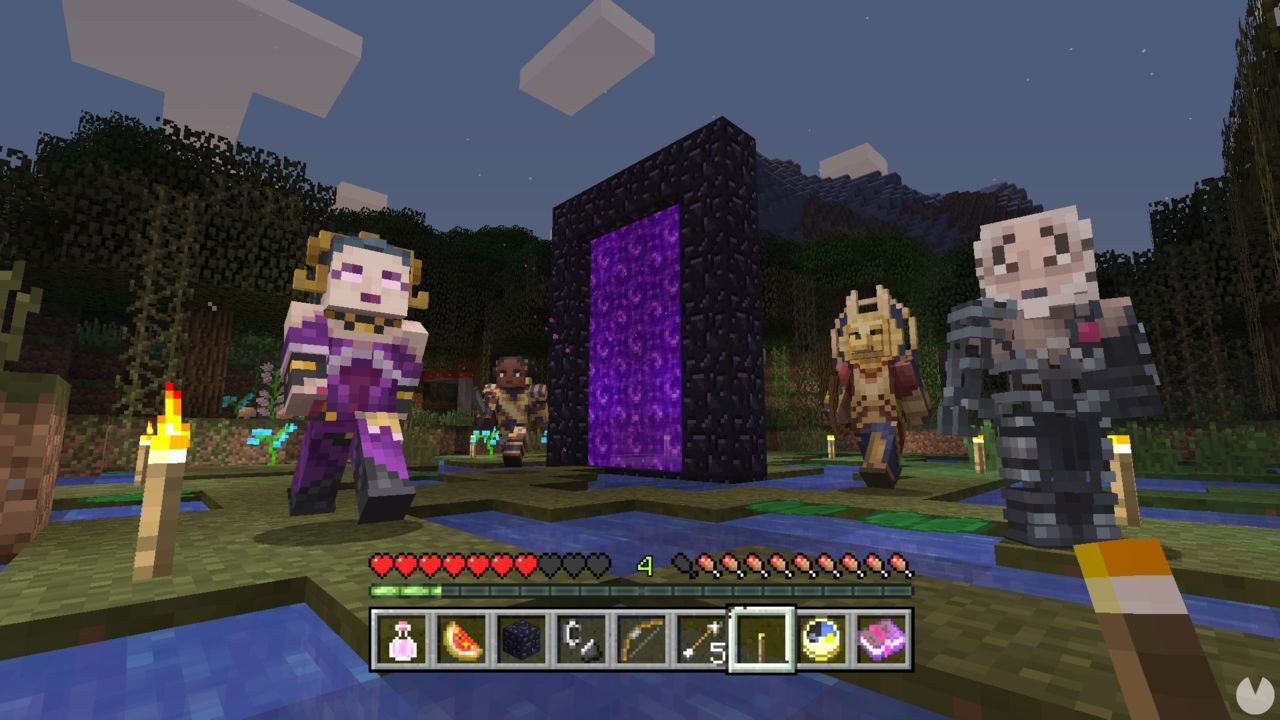Select the obsidian block in the hotbar
1280x720 pixels.
(522, 640)
